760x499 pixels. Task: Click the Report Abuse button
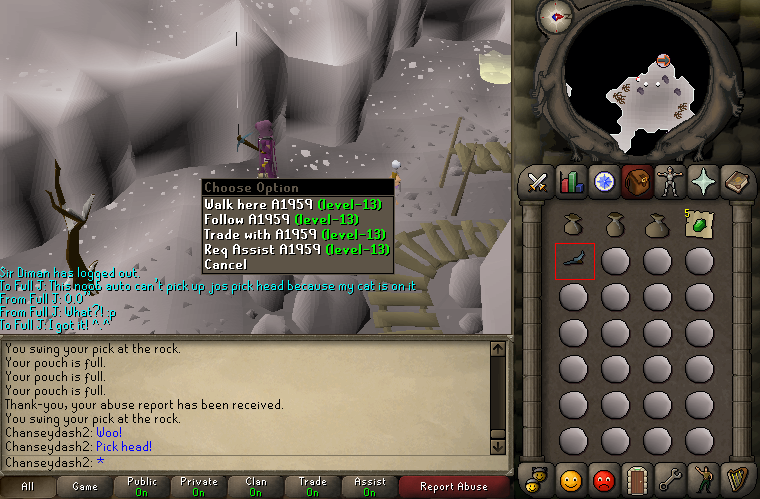click(454, 486)
